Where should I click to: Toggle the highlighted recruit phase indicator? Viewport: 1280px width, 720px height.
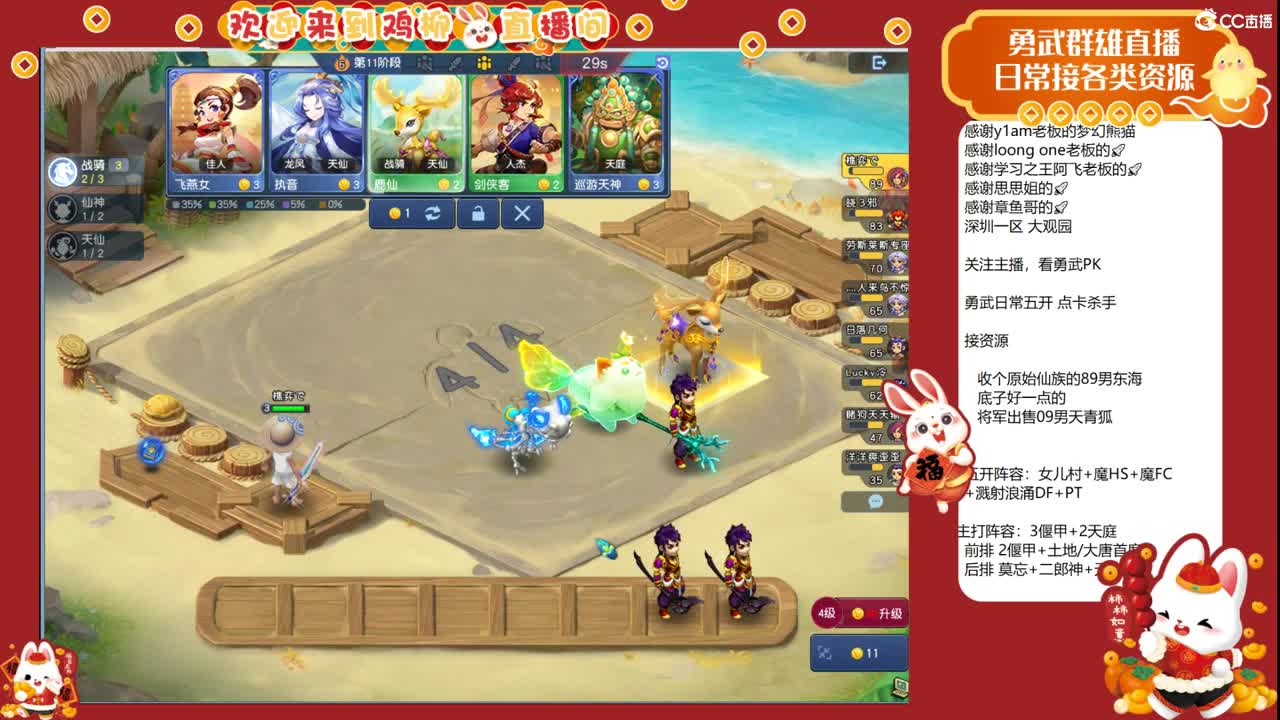tap(483, 64)
